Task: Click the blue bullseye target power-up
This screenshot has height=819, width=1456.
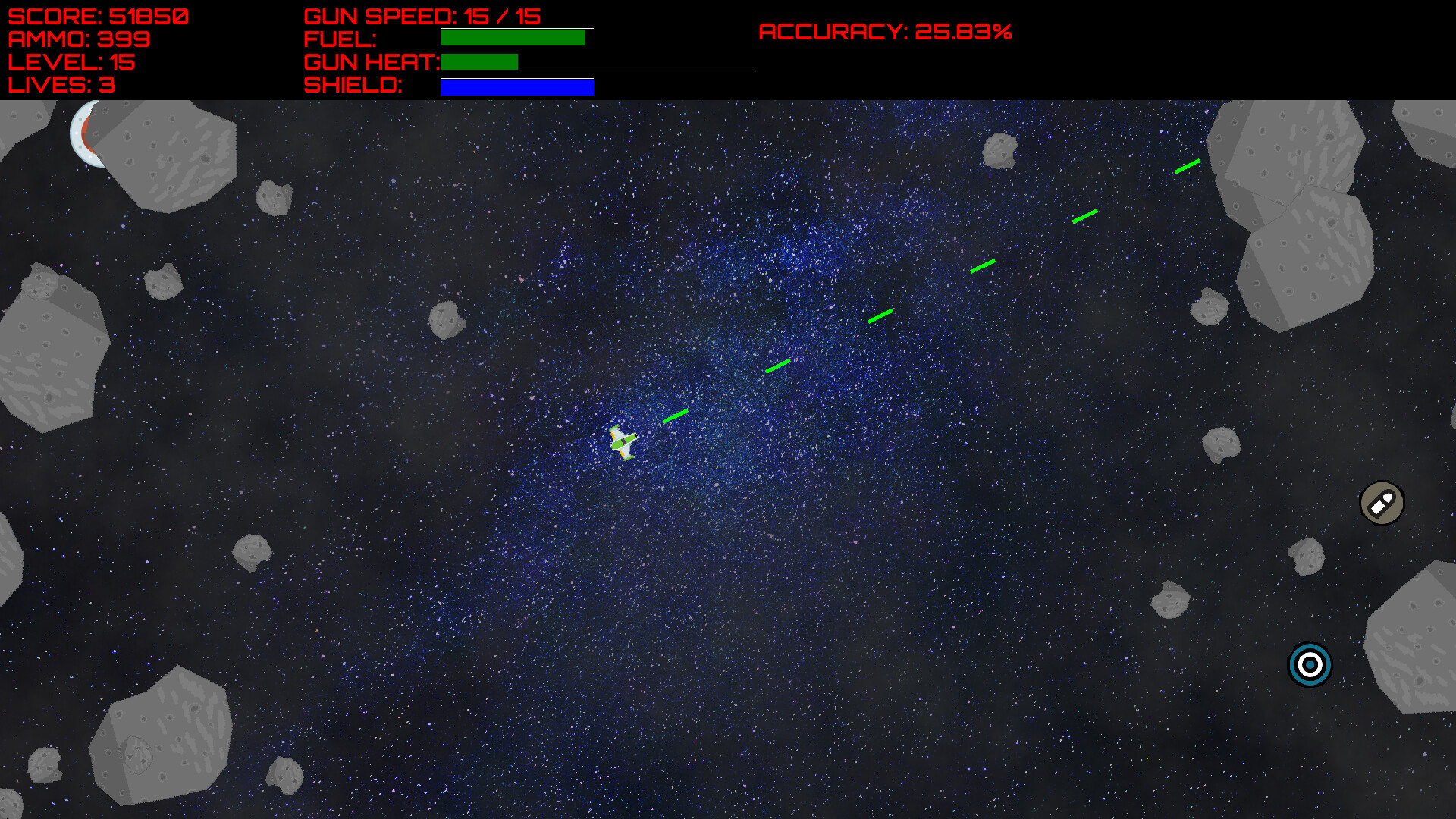Action: click(1308, 666)
